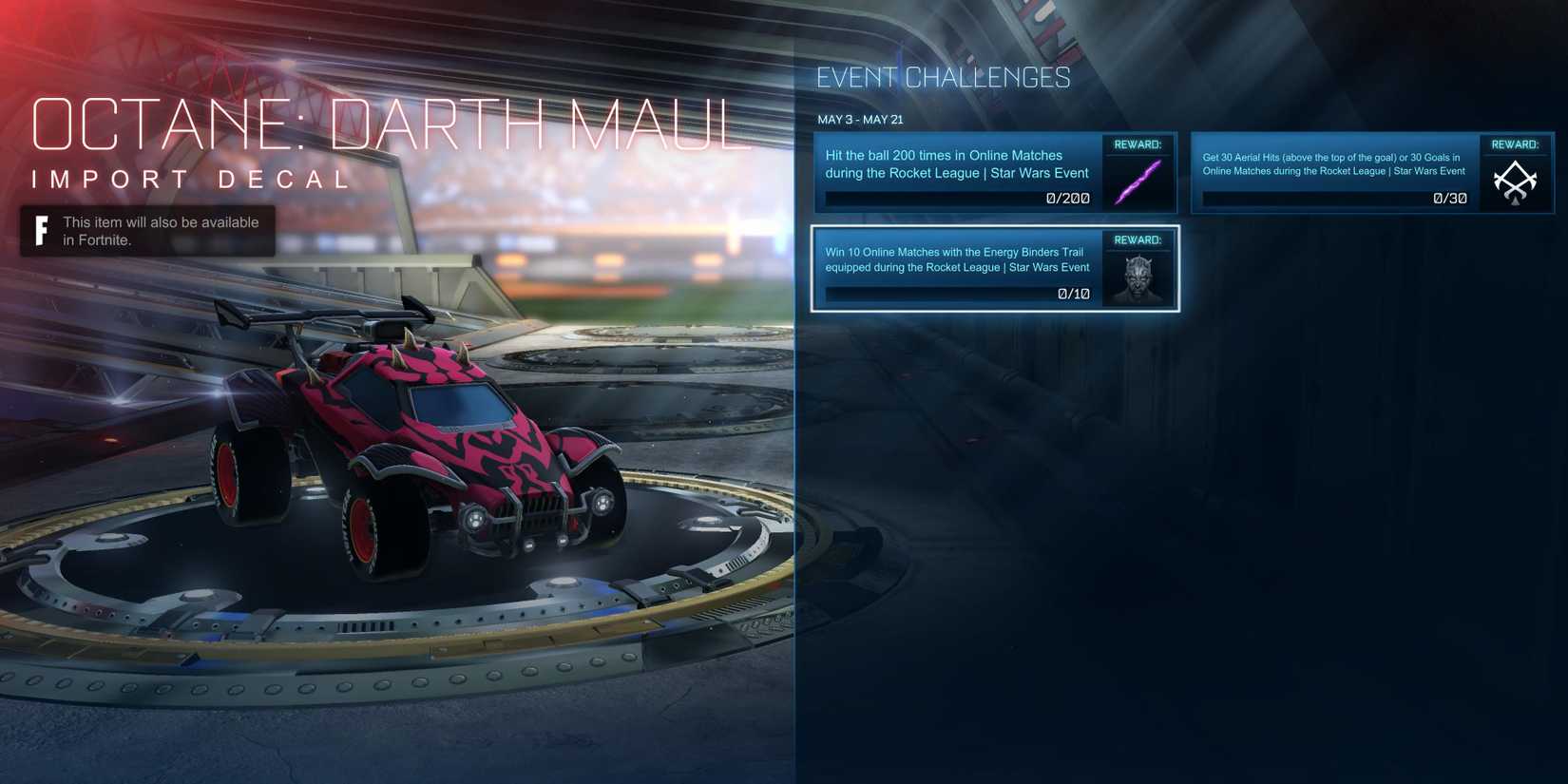Screen dimensions: 1568x784
Task: Select the highlighted Energy Binders Trail challenge
Action: click(955, 269)
